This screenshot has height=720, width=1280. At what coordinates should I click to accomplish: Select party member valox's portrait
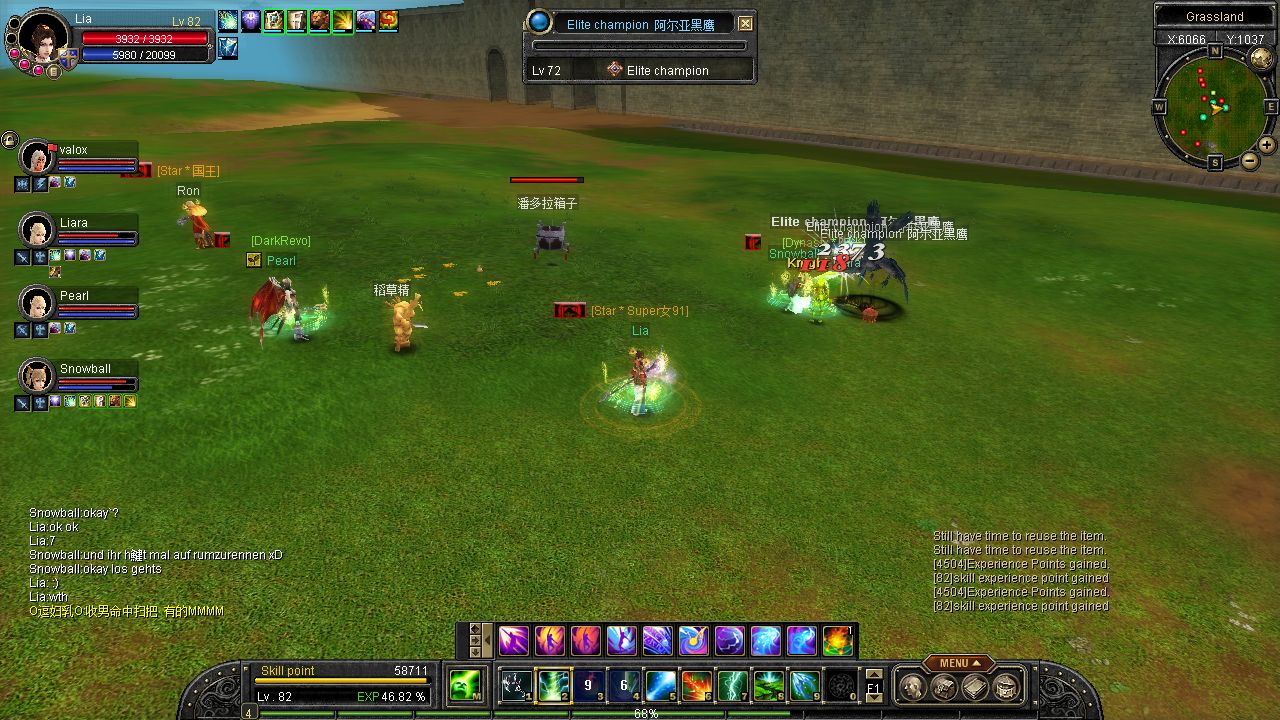(x=37, y=158)
